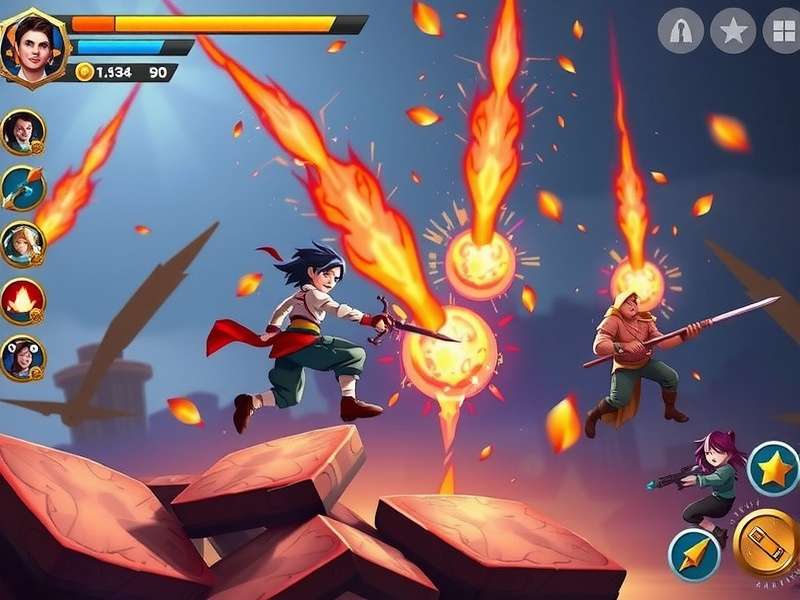Open the player portrait profile
Viewport: 800px width, 600px height.
[x=32, y=46]
